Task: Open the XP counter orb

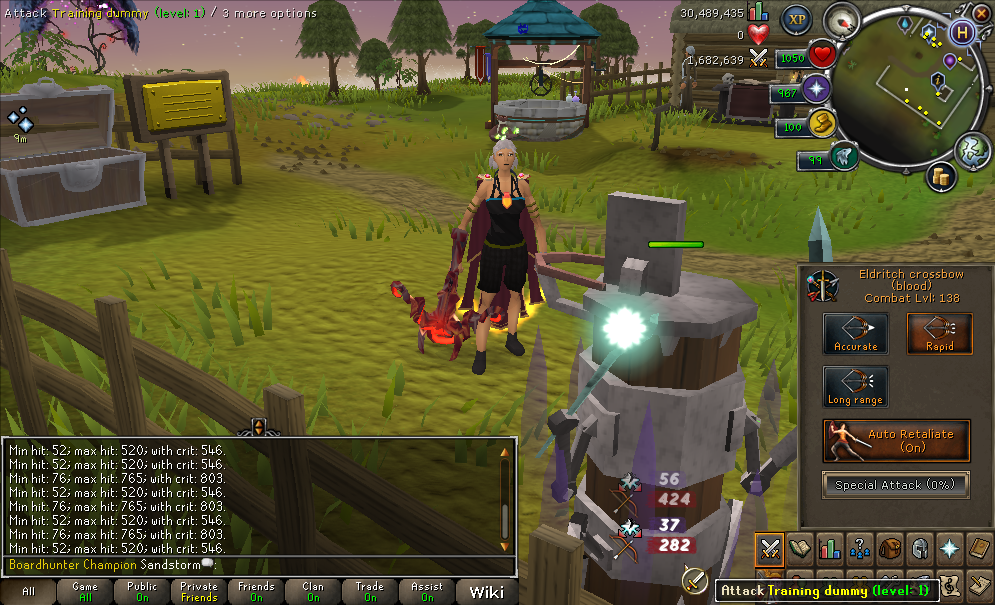Action: pyautogui.click(x=796, y=18)
